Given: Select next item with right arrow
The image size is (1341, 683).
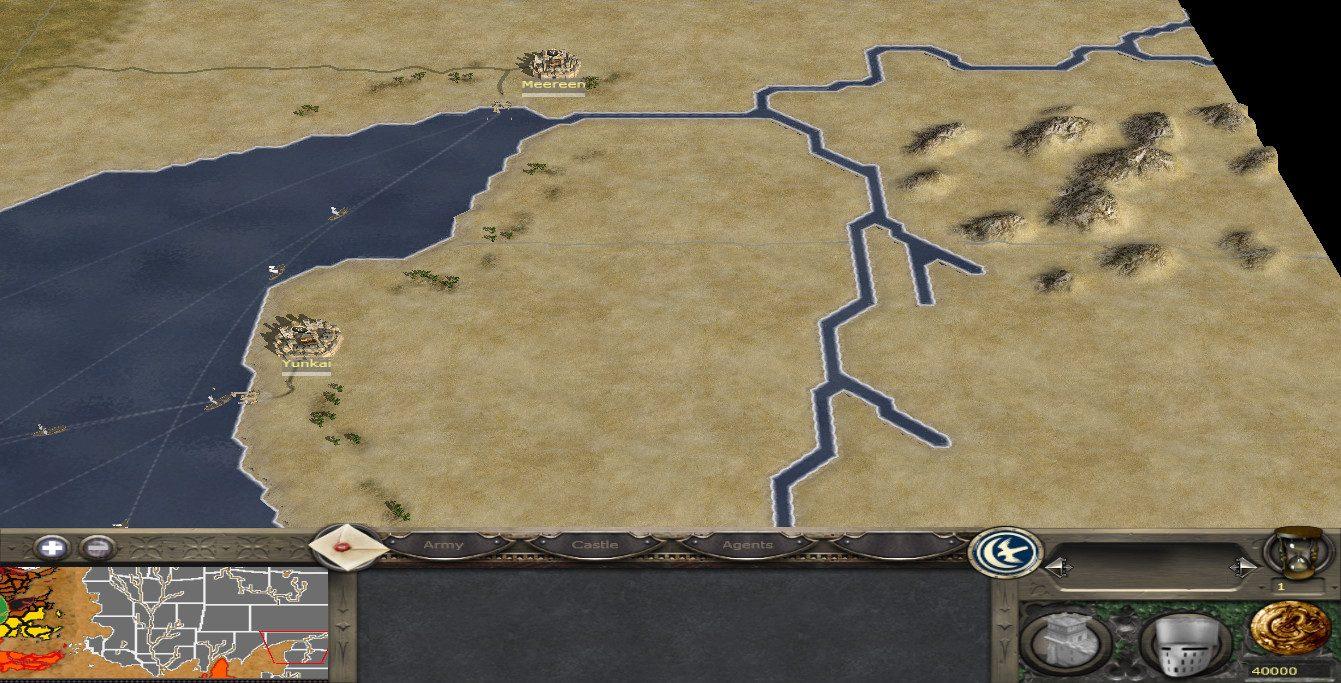Looking at the screenshot, I should [1244, 567].
